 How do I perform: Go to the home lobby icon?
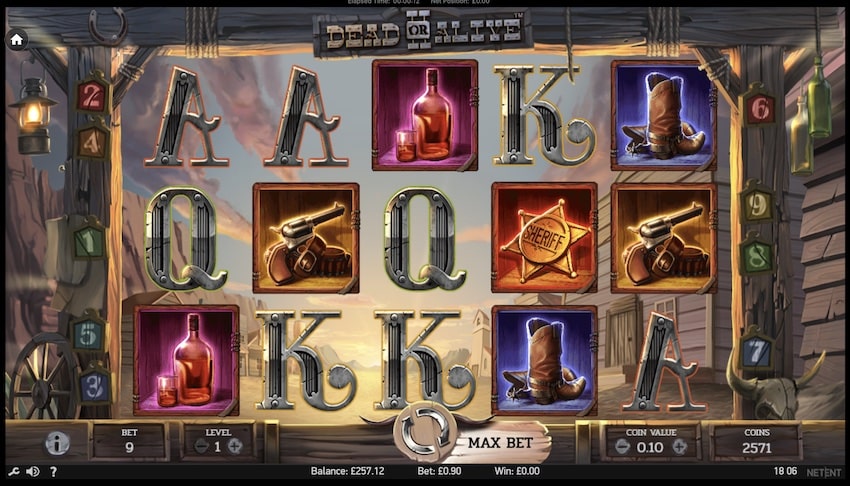[x=17, y=40]
